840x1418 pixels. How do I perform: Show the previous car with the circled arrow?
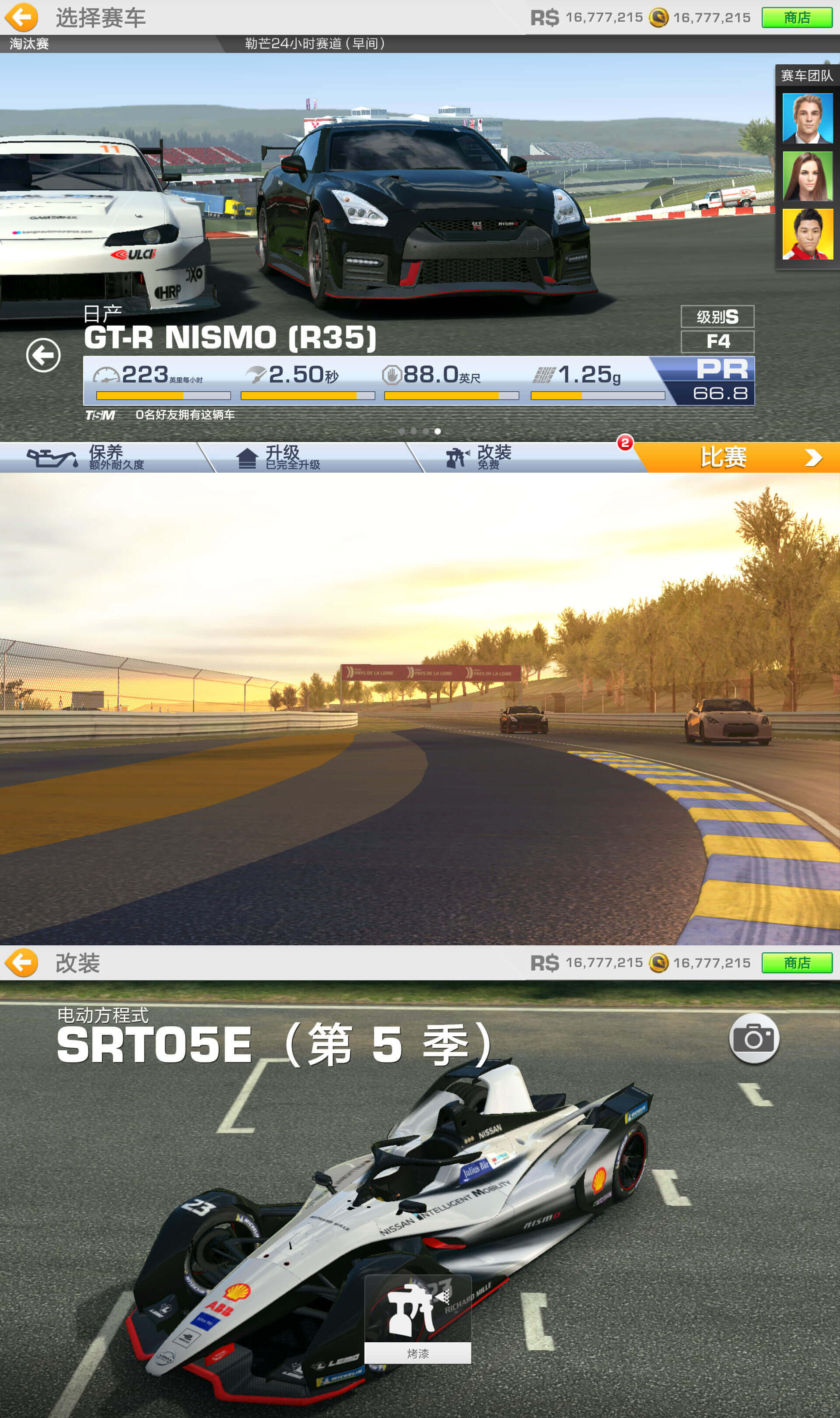coord(43,355)
